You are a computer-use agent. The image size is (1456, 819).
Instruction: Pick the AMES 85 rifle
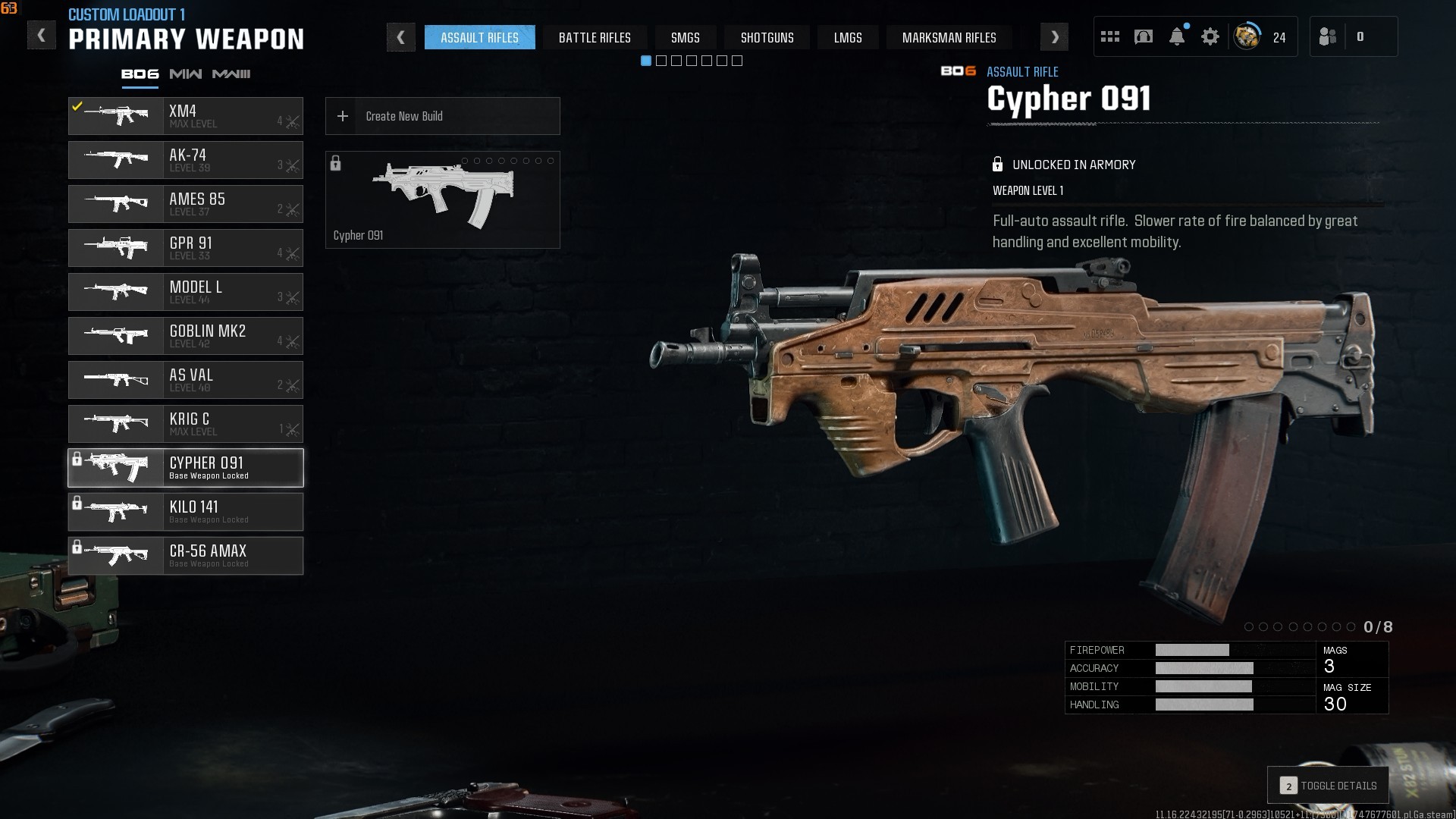point(186,204)
